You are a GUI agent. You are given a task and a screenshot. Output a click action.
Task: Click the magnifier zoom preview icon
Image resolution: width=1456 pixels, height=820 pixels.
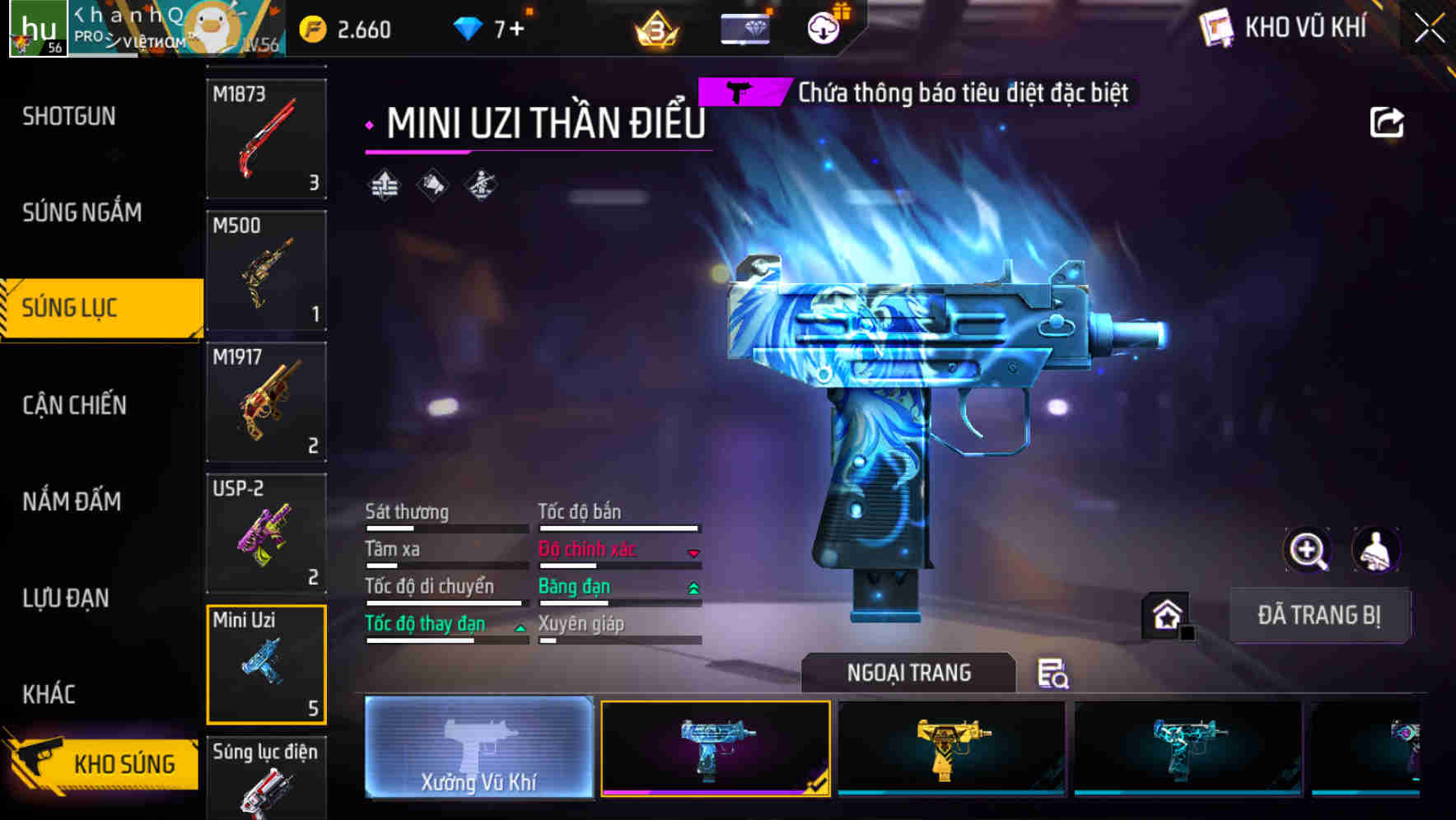[x=1308, y=550]
